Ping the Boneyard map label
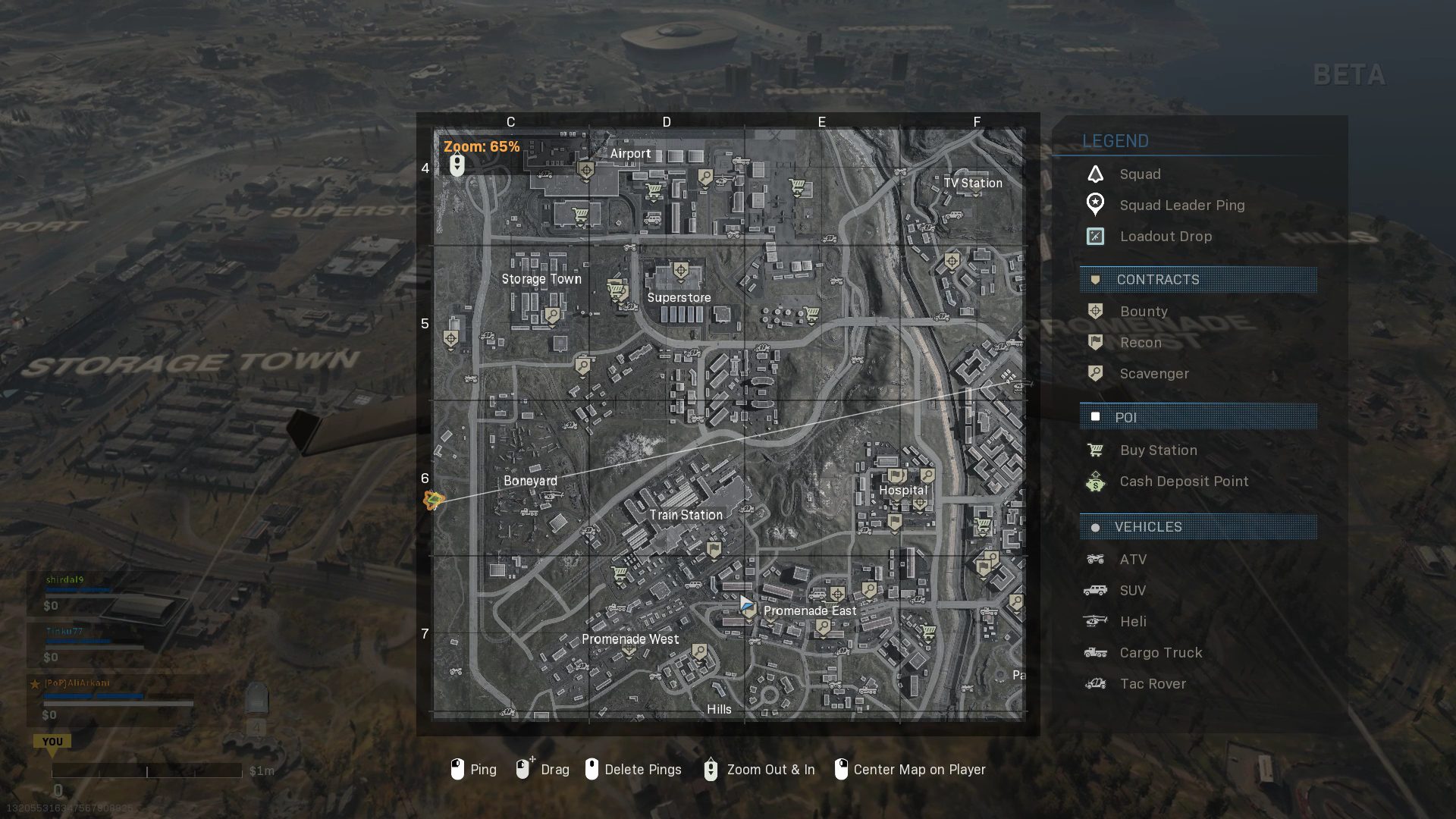This screenshot has height=819, width=1456. [x=530, y=481]
